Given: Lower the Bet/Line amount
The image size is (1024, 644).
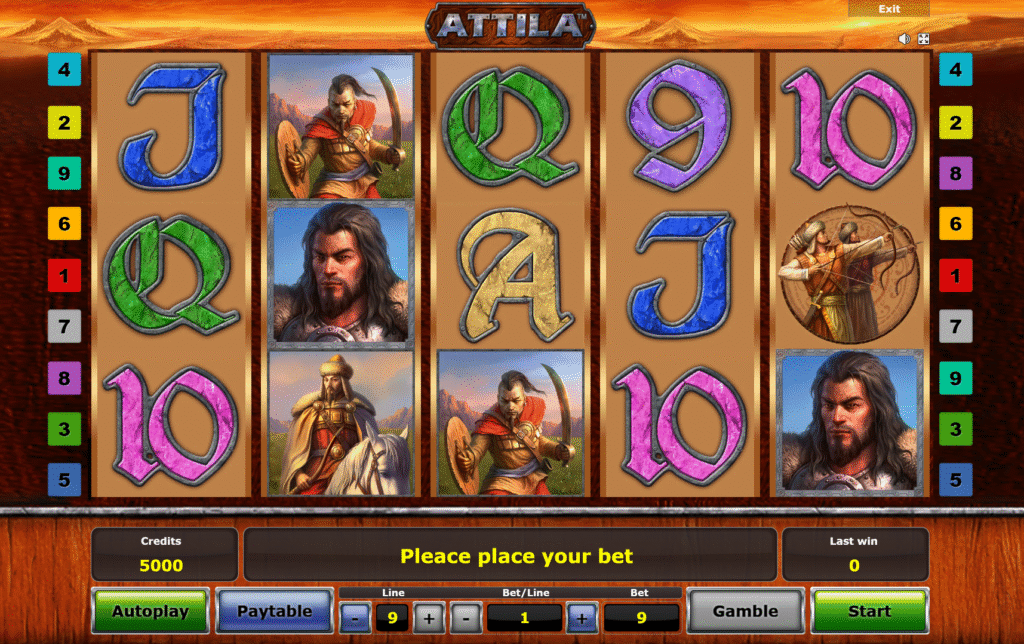Looking at the screenshot, I should [x=465, y=618].
